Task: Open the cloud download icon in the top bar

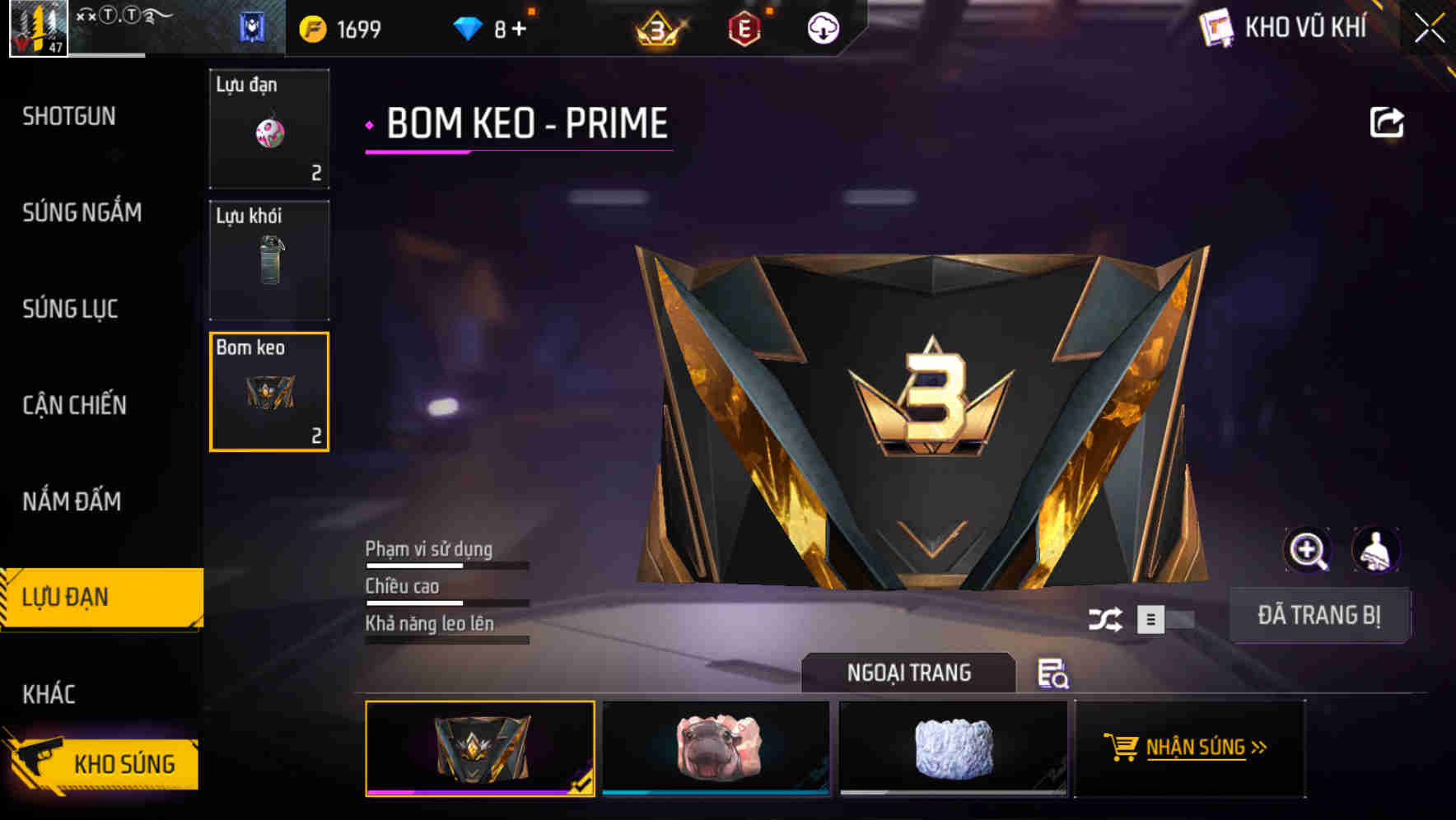Action: 822,26
